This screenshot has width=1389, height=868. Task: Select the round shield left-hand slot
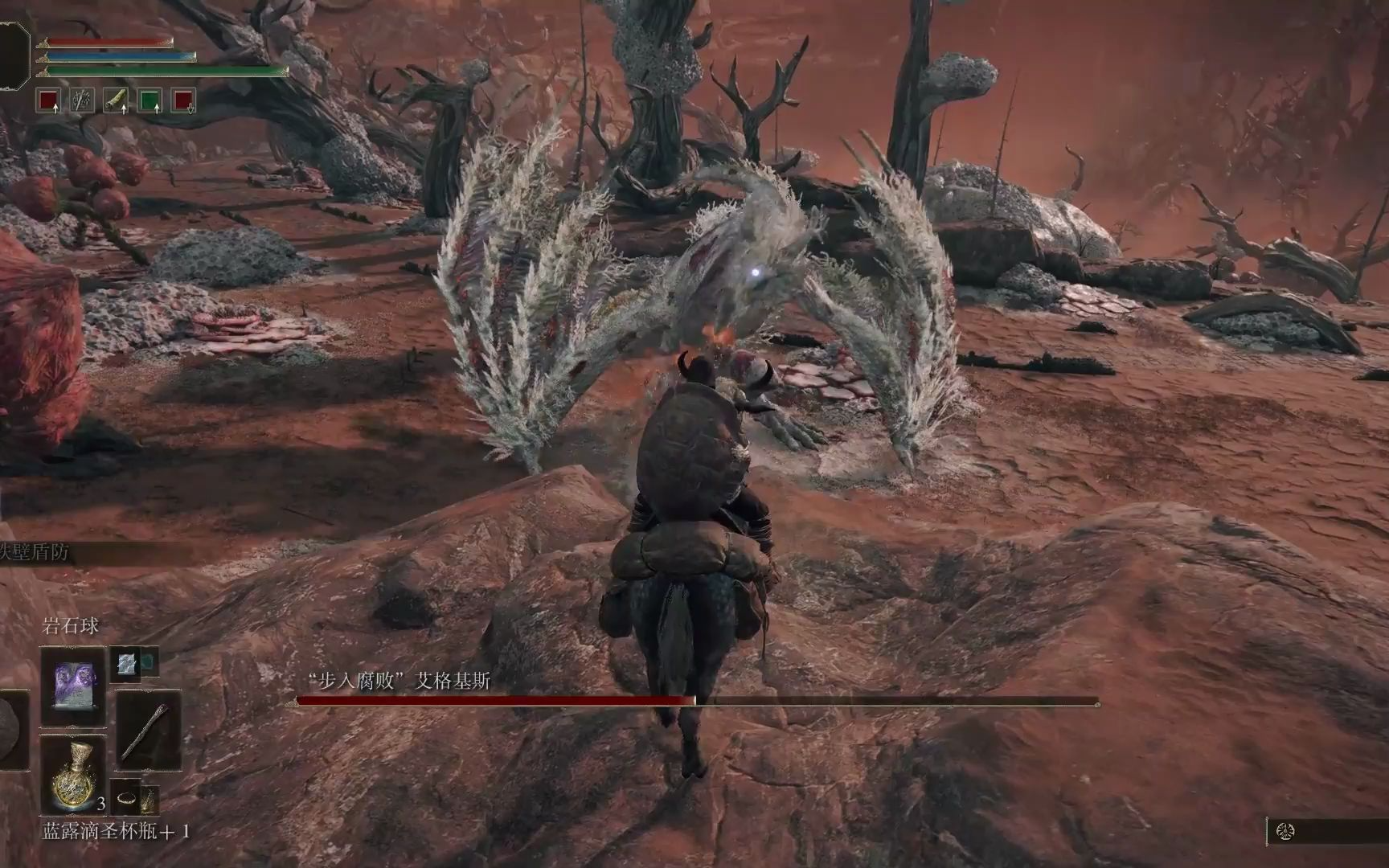[11, 731]
